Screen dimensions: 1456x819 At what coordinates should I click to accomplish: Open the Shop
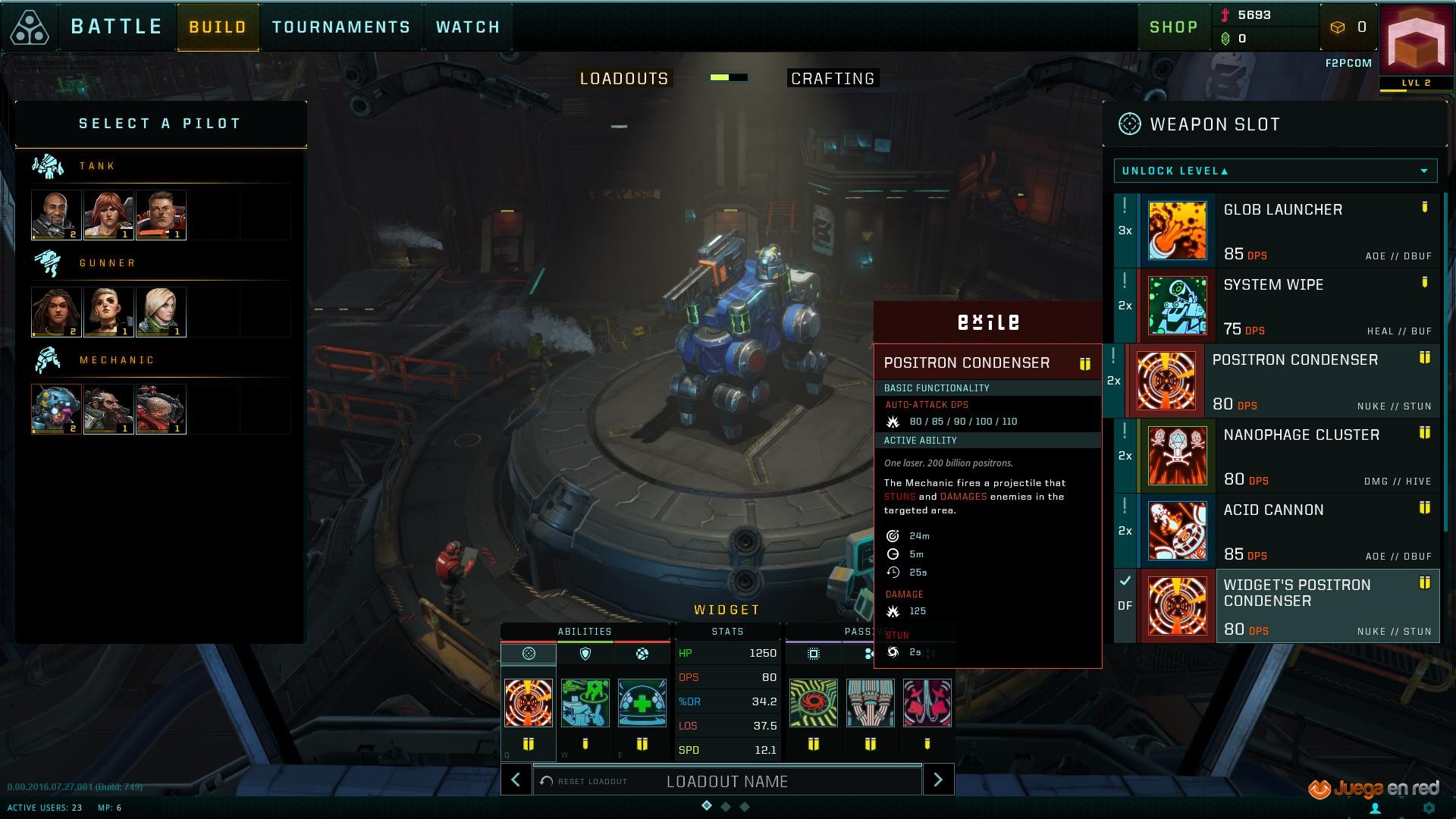click(1173, 27)
